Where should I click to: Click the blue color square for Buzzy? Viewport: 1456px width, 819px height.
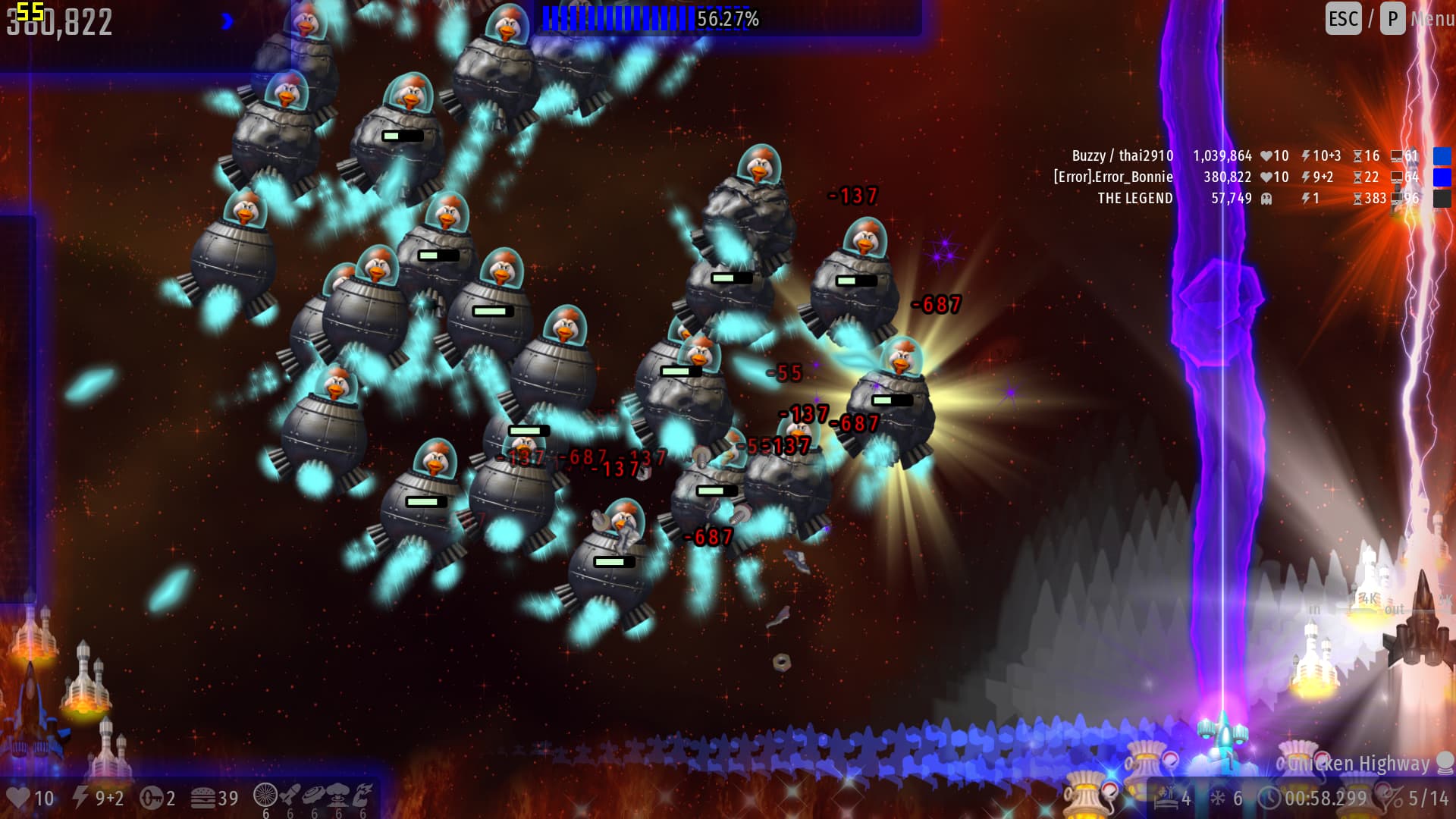point(1442,156)
